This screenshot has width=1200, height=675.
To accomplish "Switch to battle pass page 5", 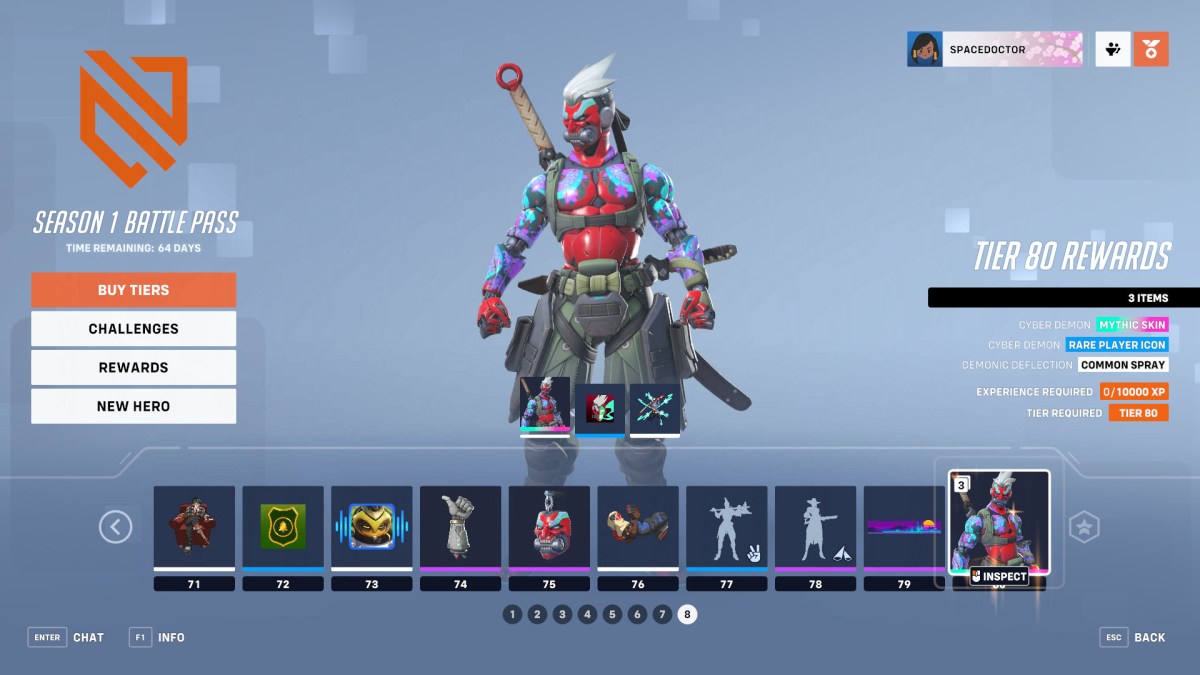I will (613, 614).
